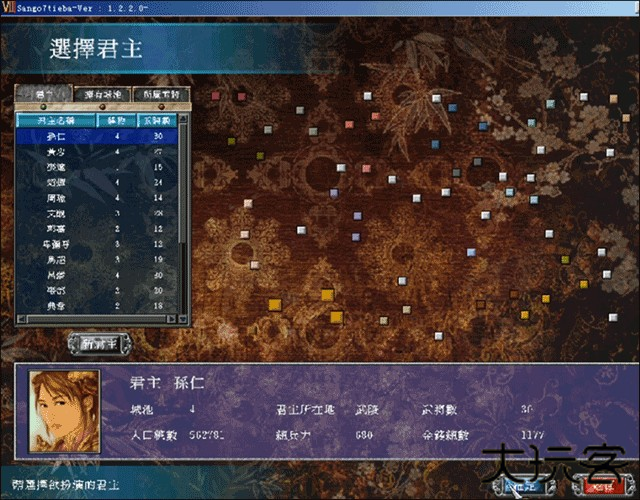
Task: Sort by the officer count column header
Action: (156, 119)
